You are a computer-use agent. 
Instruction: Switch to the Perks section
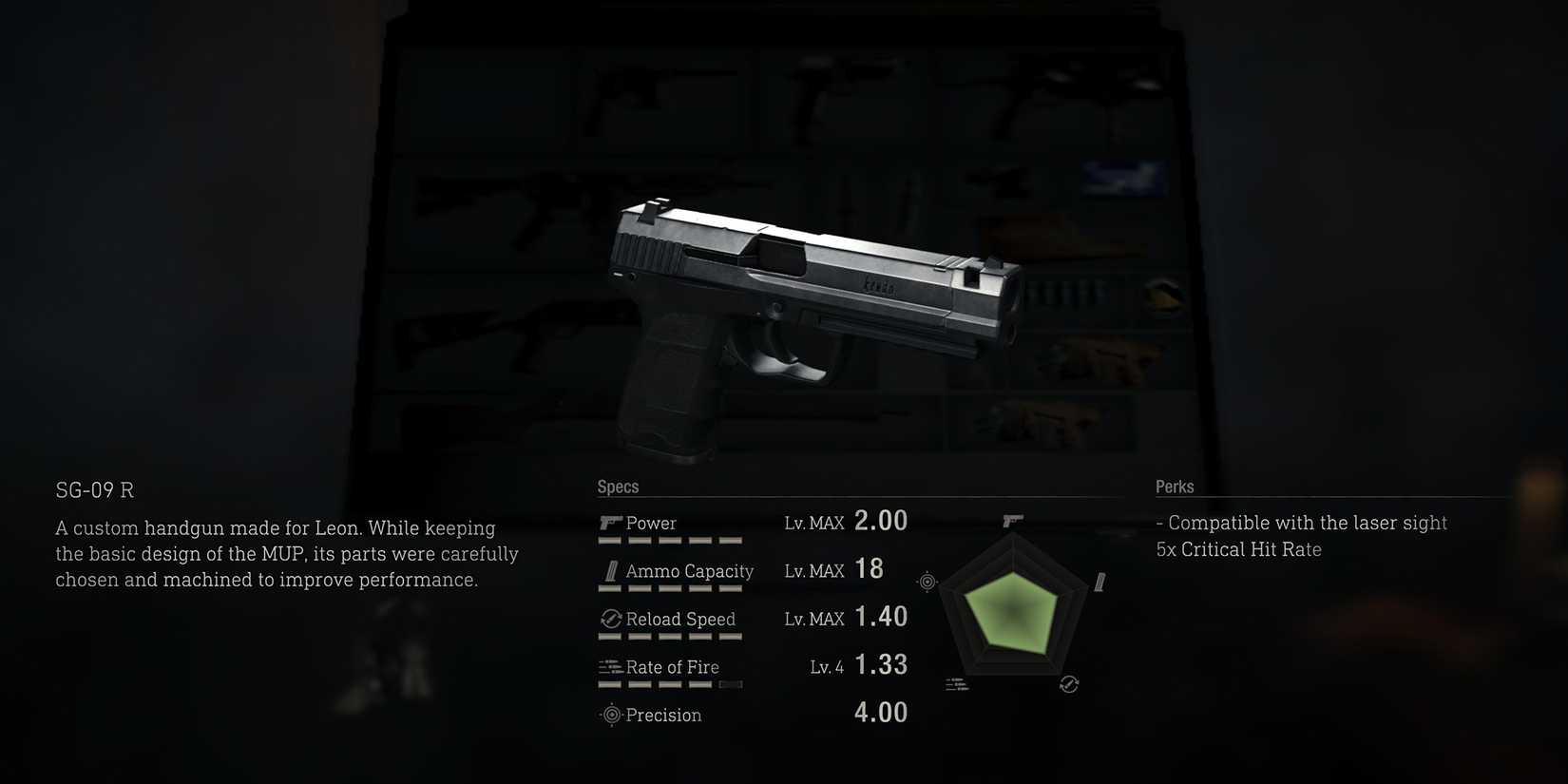1176,486
